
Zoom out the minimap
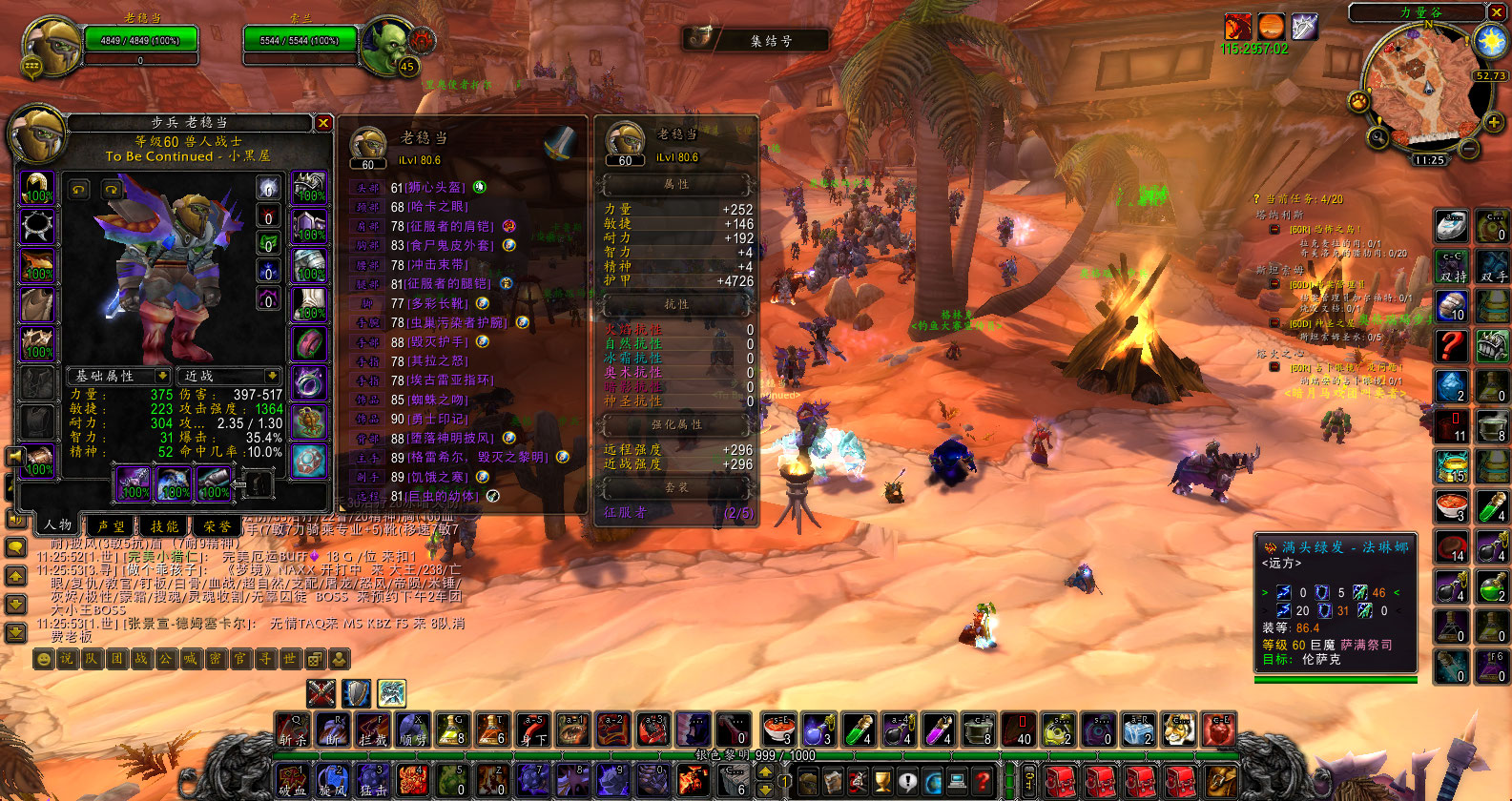tap(1469, 149)
